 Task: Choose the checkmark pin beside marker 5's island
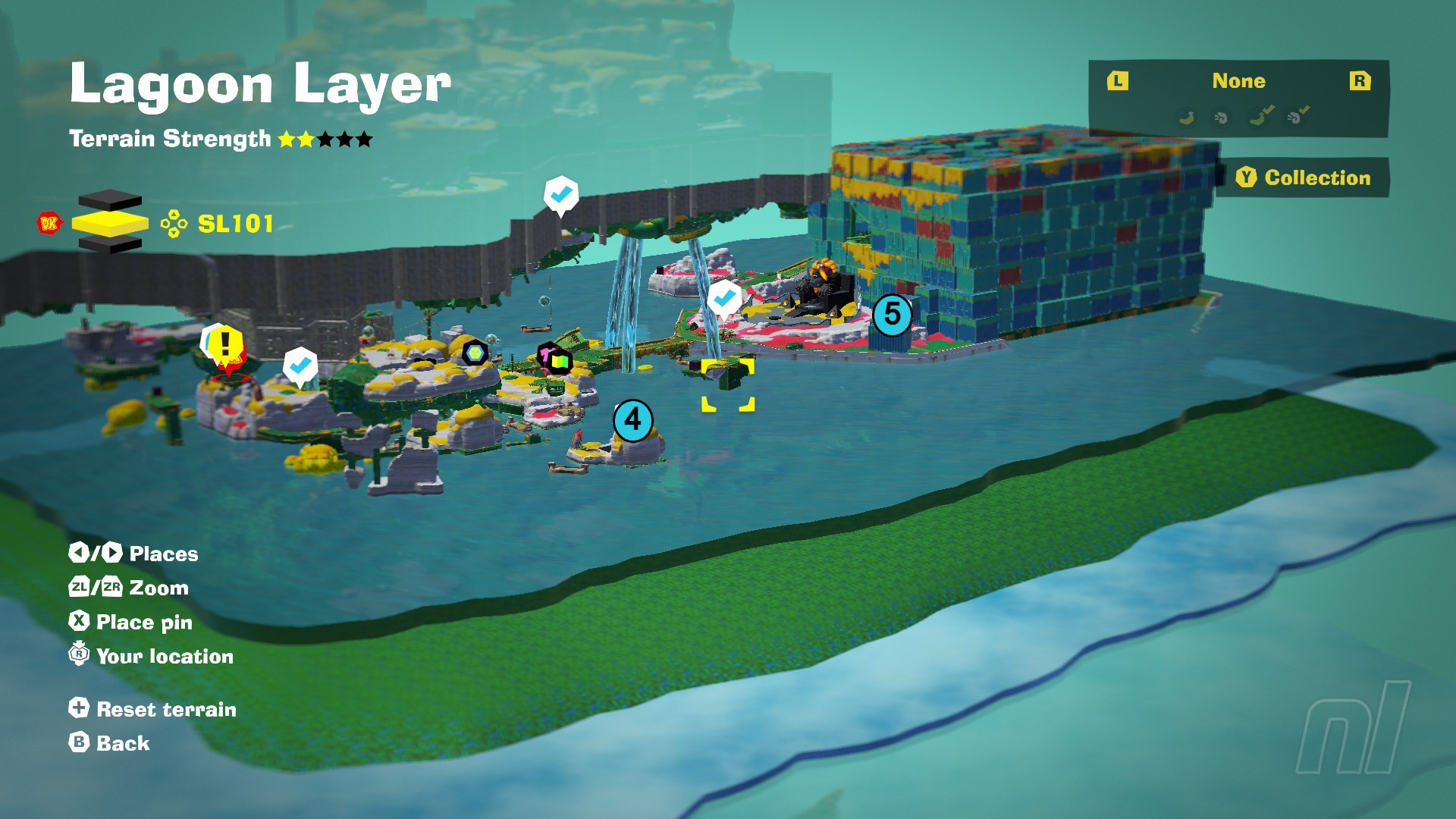pyautogui.click(x=724, y=298)
